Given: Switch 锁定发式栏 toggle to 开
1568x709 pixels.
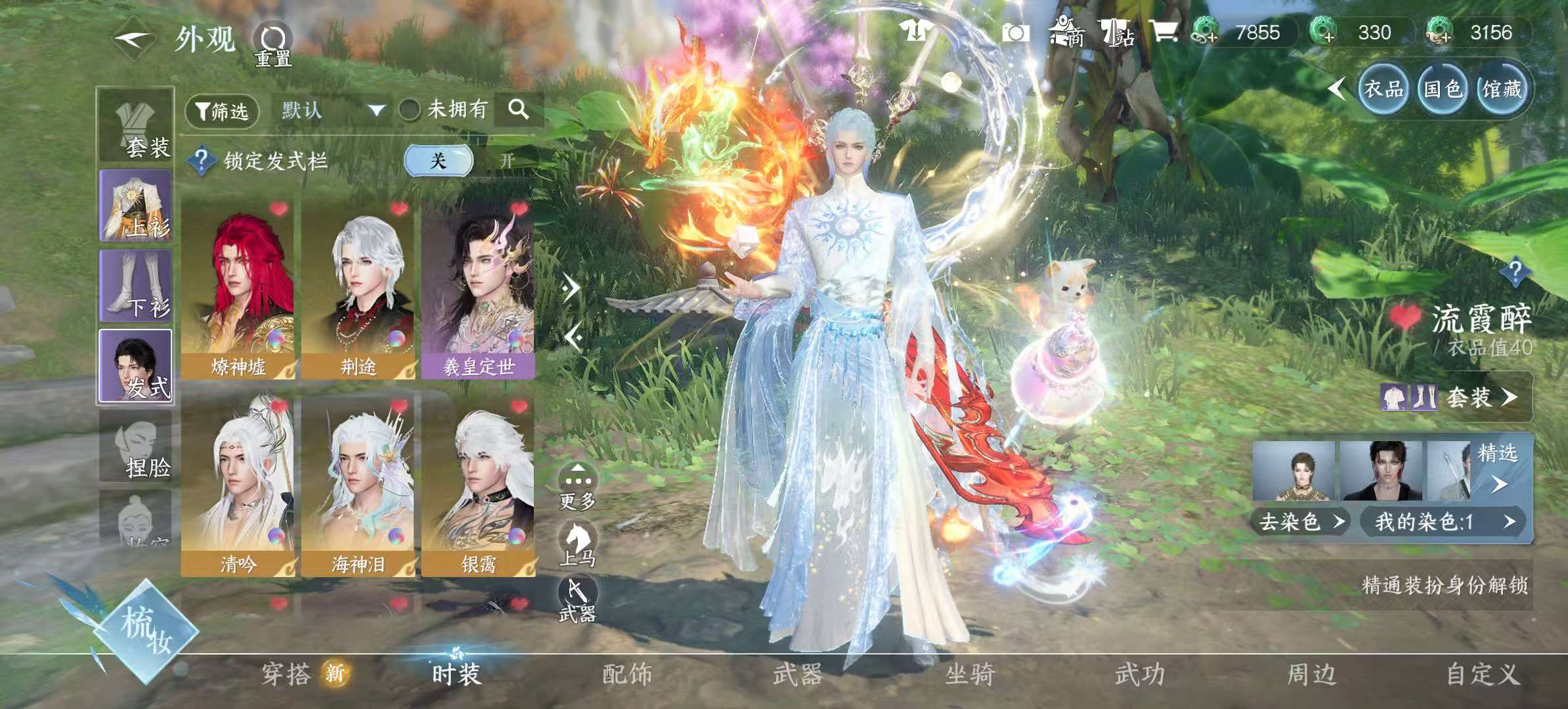Looking at the screenshot, I should pyautogui.click(x=507, y=161).
